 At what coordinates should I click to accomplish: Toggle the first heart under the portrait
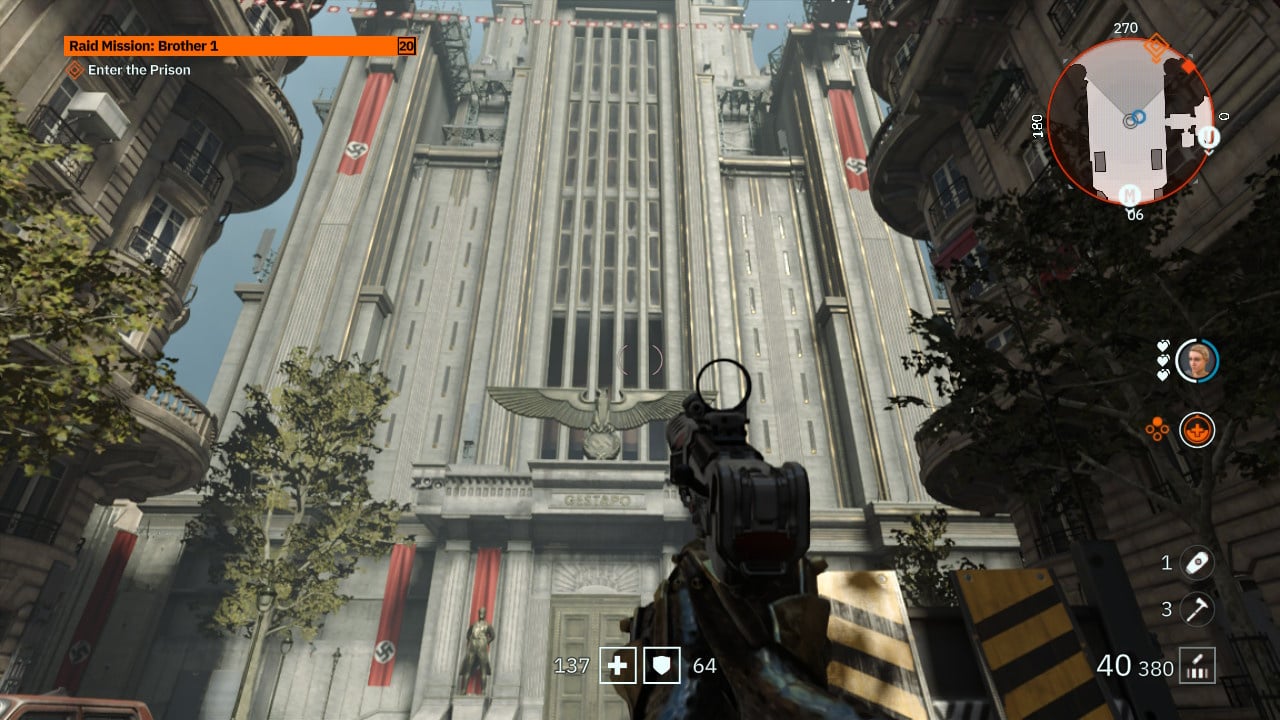coord(1163,346)
